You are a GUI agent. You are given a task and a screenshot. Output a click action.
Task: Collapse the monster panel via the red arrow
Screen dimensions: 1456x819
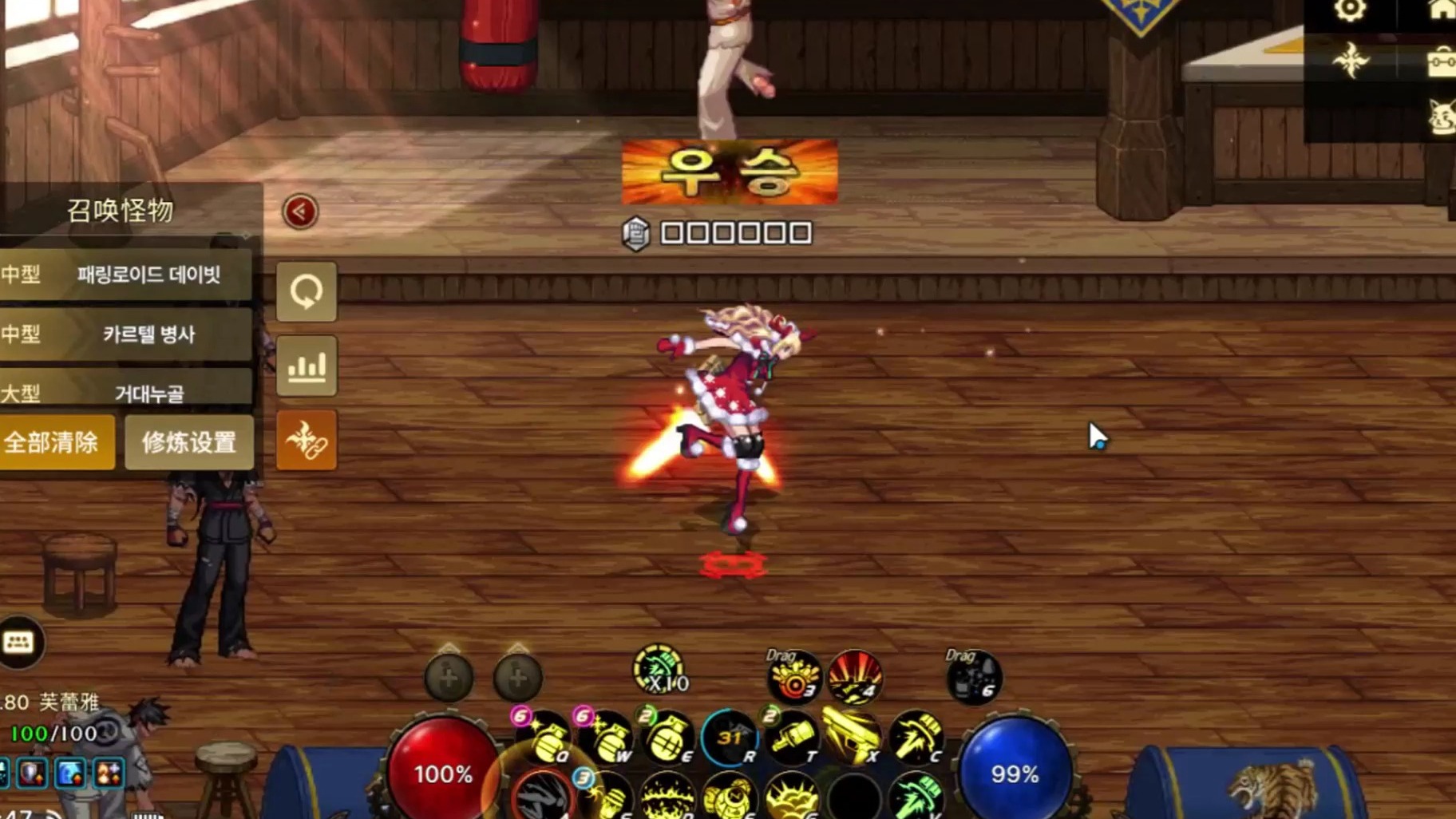(x=299, y=212)
